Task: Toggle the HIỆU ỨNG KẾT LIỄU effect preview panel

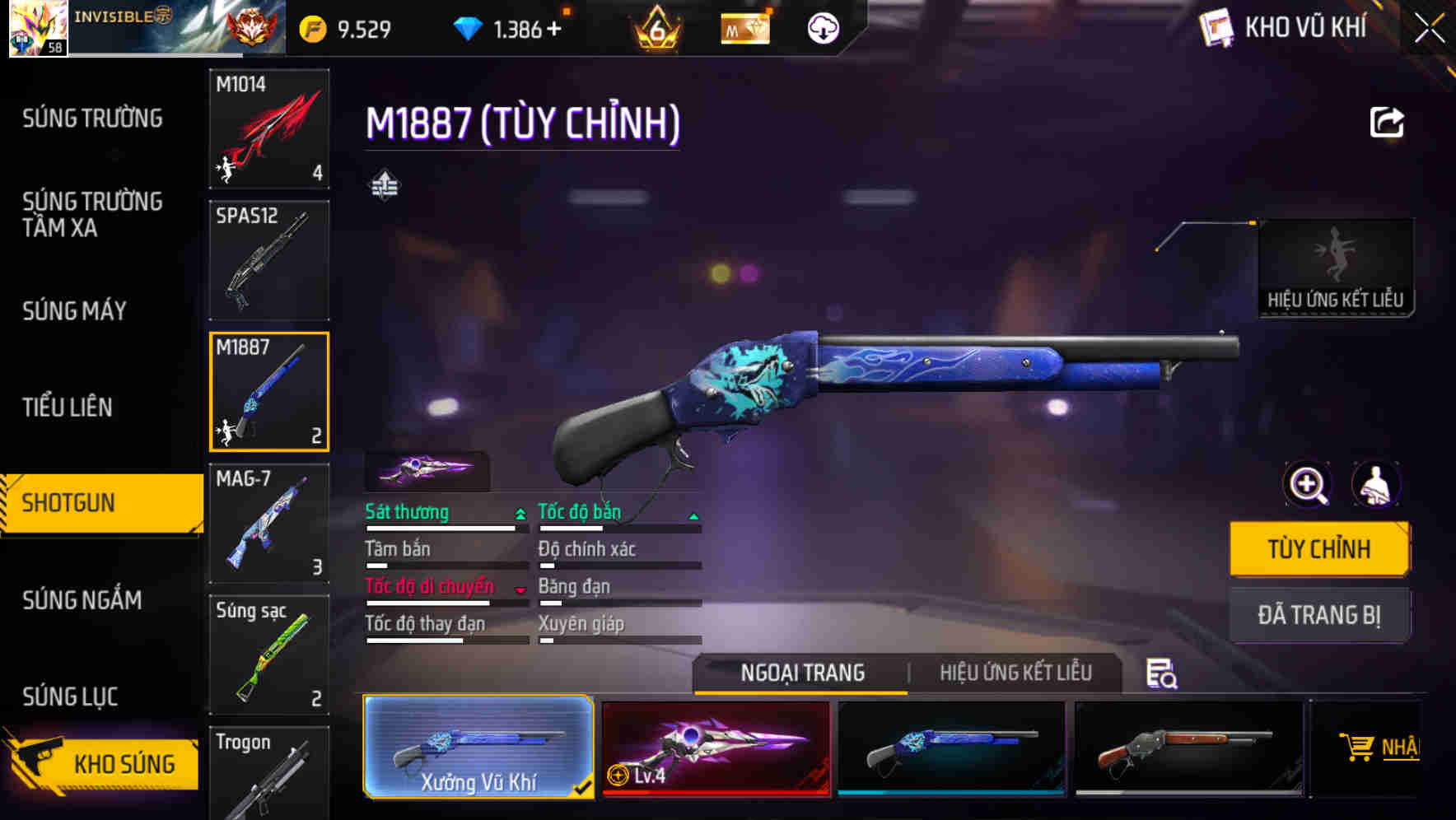Action: coord(1336,263)
